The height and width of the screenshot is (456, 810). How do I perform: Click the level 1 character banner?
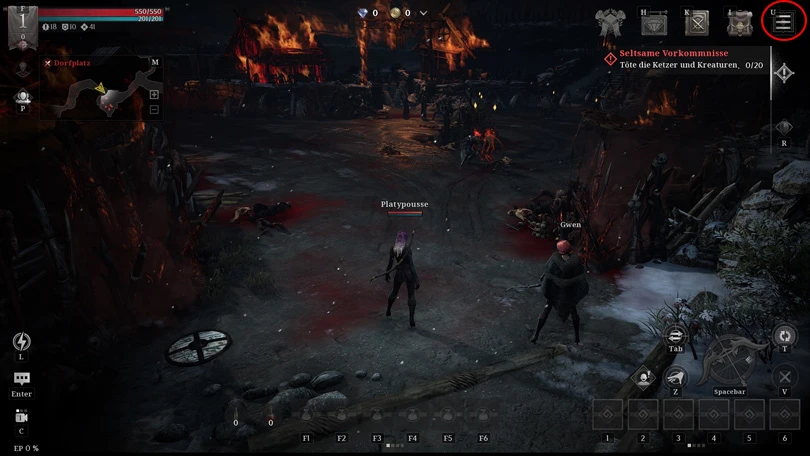[22, 25]
